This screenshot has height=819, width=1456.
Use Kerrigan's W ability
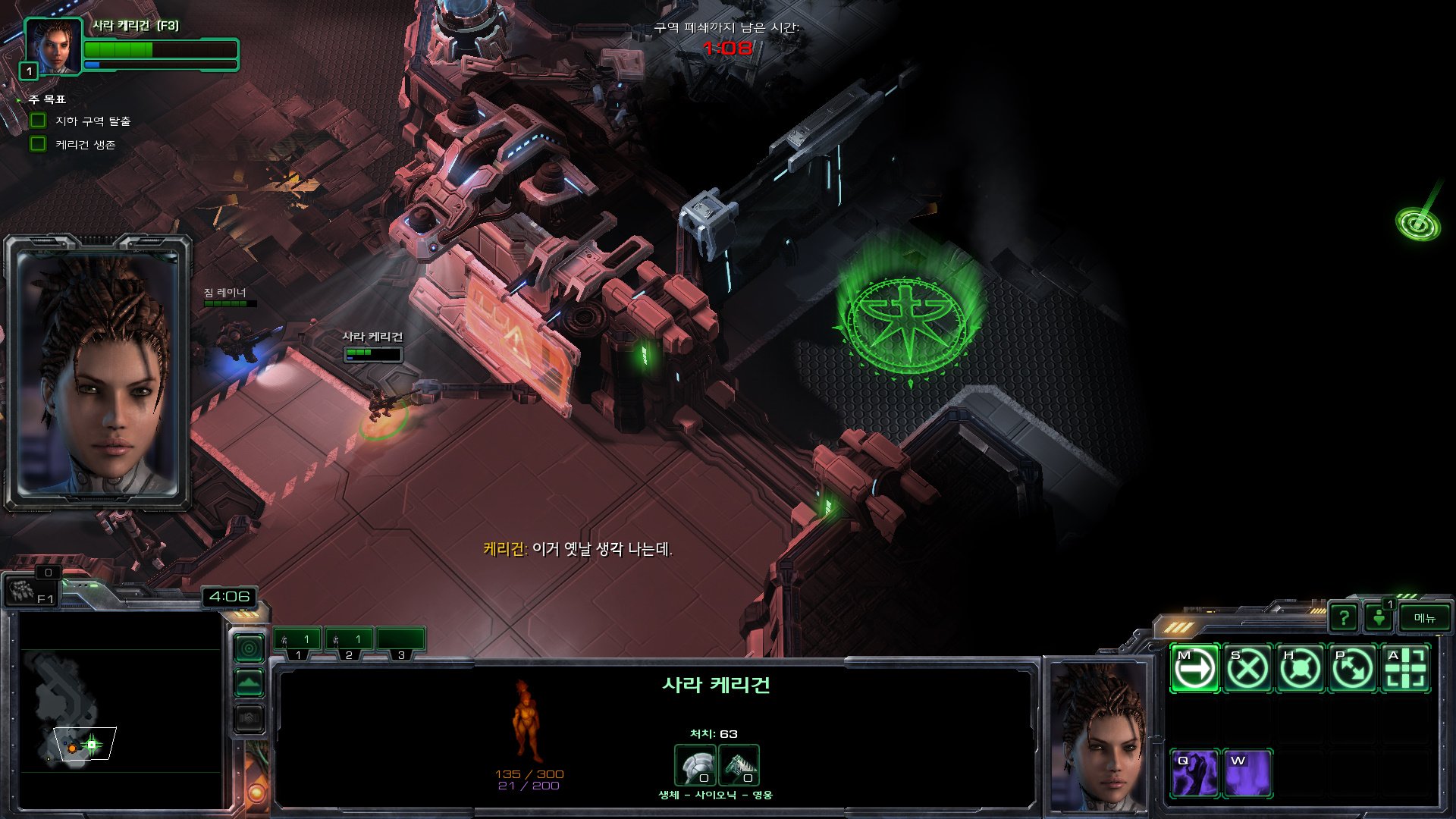(x=1247, y=773)
